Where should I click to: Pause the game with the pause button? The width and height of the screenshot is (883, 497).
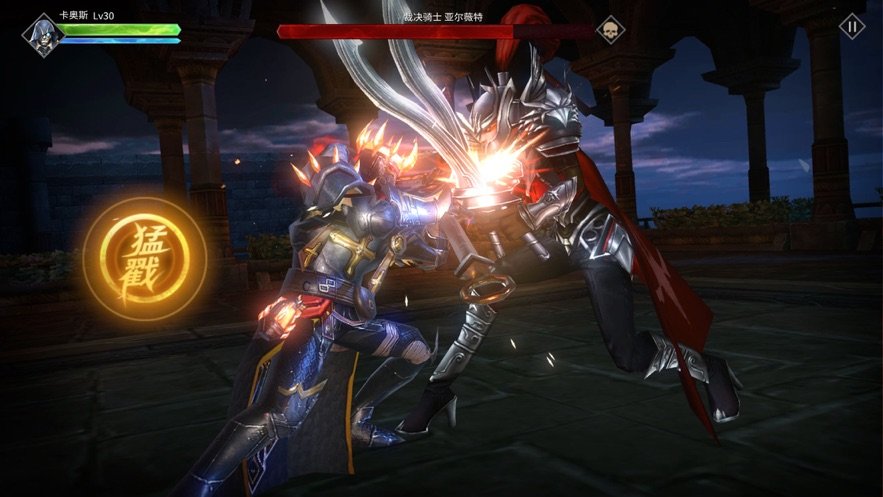851,27
